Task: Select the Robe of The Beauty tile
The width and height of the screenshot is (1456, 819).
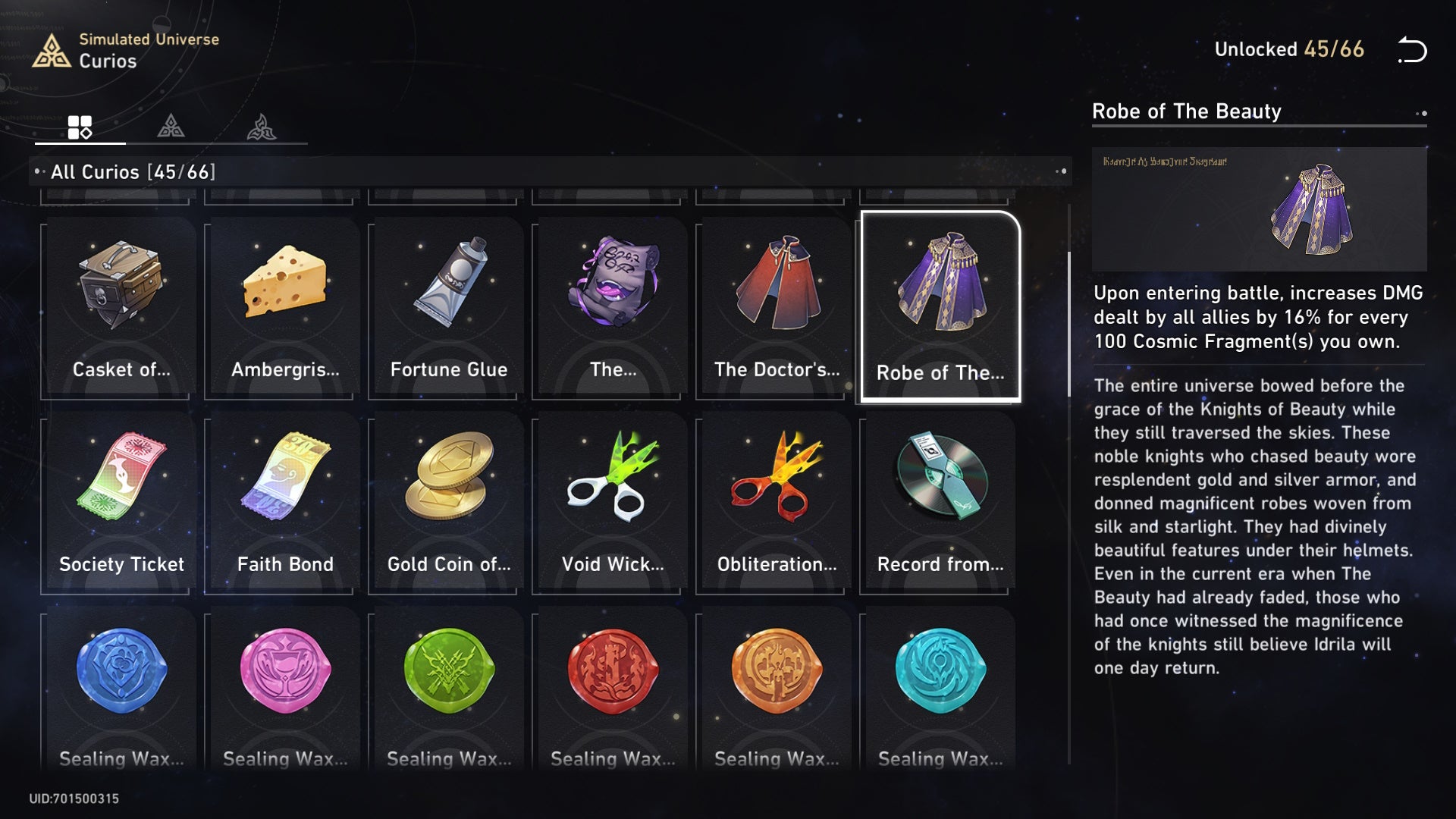Action: point(940,307)
